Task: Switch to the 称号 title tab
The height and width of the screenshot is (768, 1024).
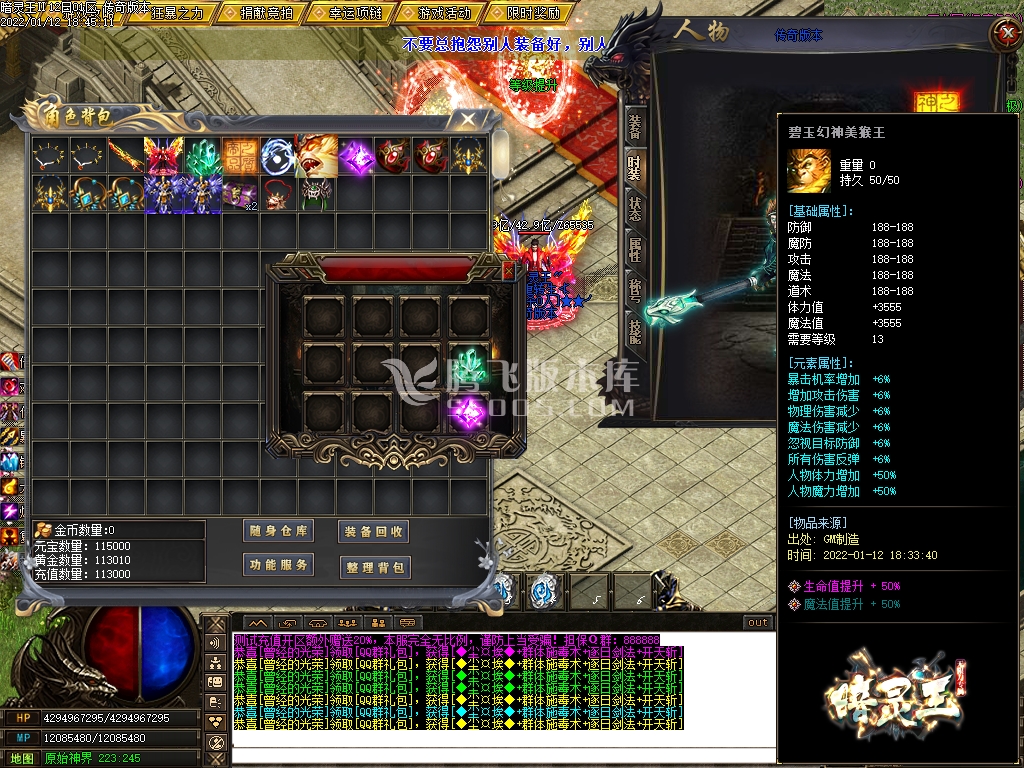Action: pyautogui.click(x=635, y=291)
